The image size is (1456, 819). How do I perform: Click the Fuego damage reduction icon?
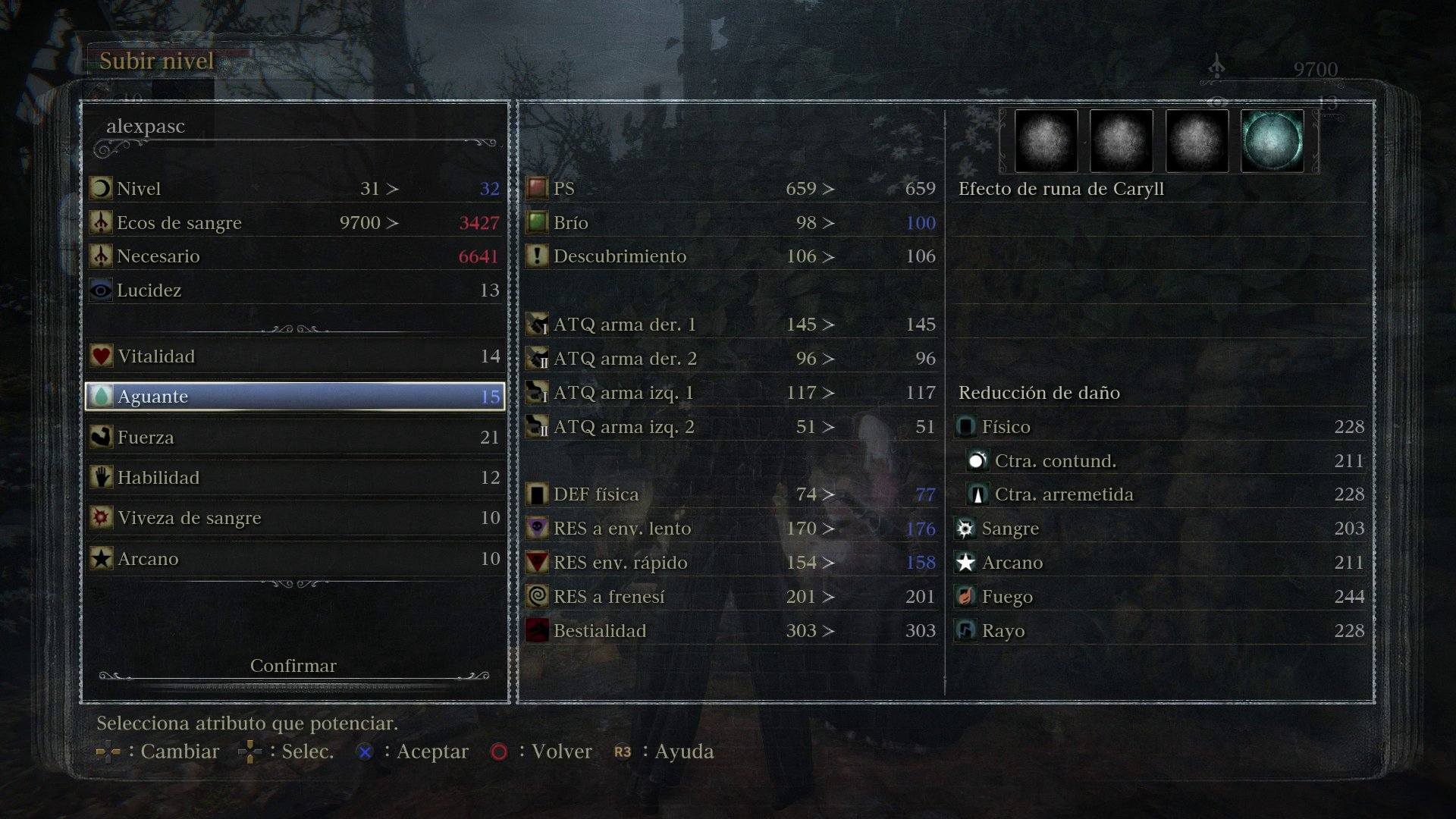pyautogui.click(x=965, y=597)
